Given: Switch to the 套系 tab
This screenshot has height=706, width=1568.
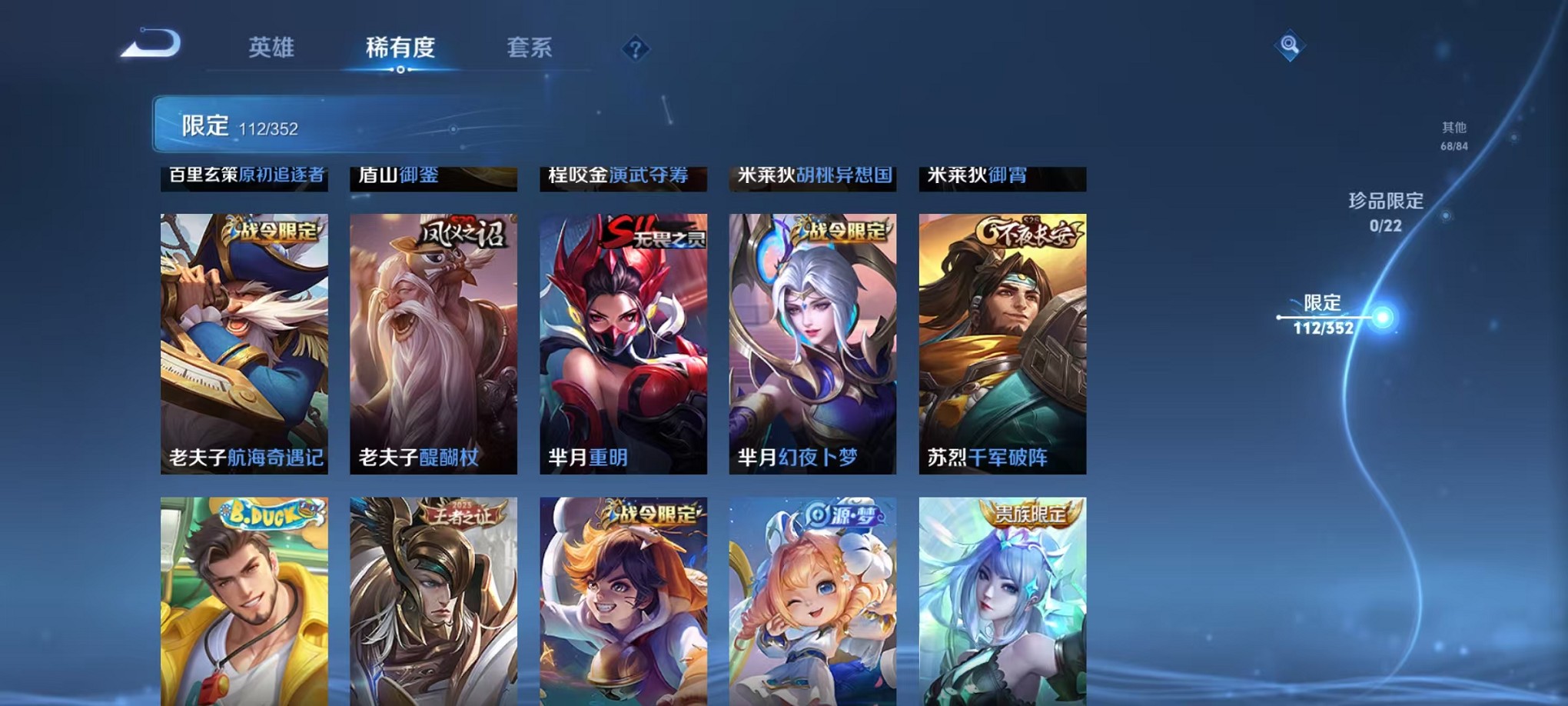Looking at the screenshot, I should coord(530,48).
